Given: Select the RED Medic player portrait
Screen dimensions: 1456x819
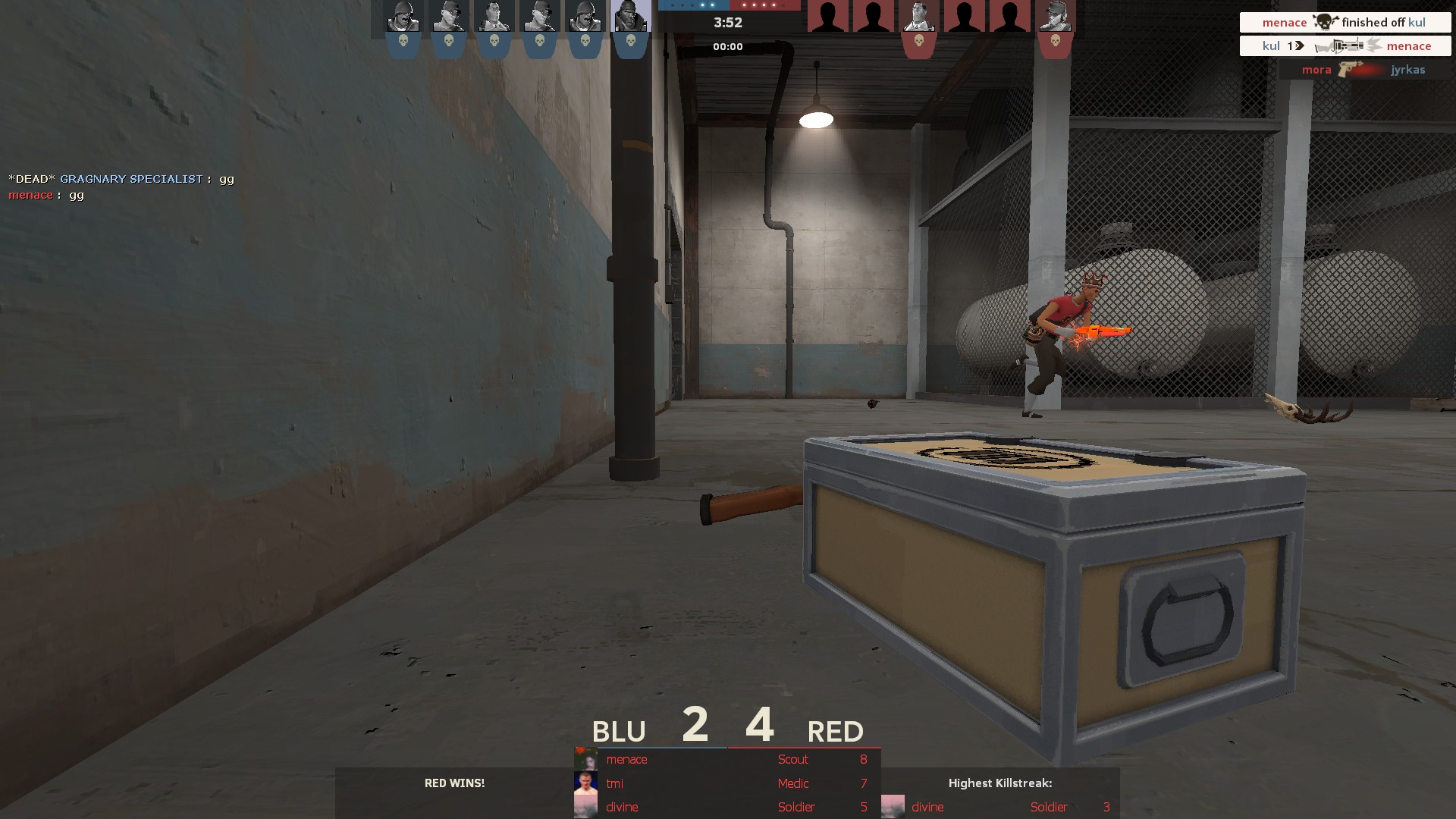Looking at the screenshot, I should [x=918, y=17].
